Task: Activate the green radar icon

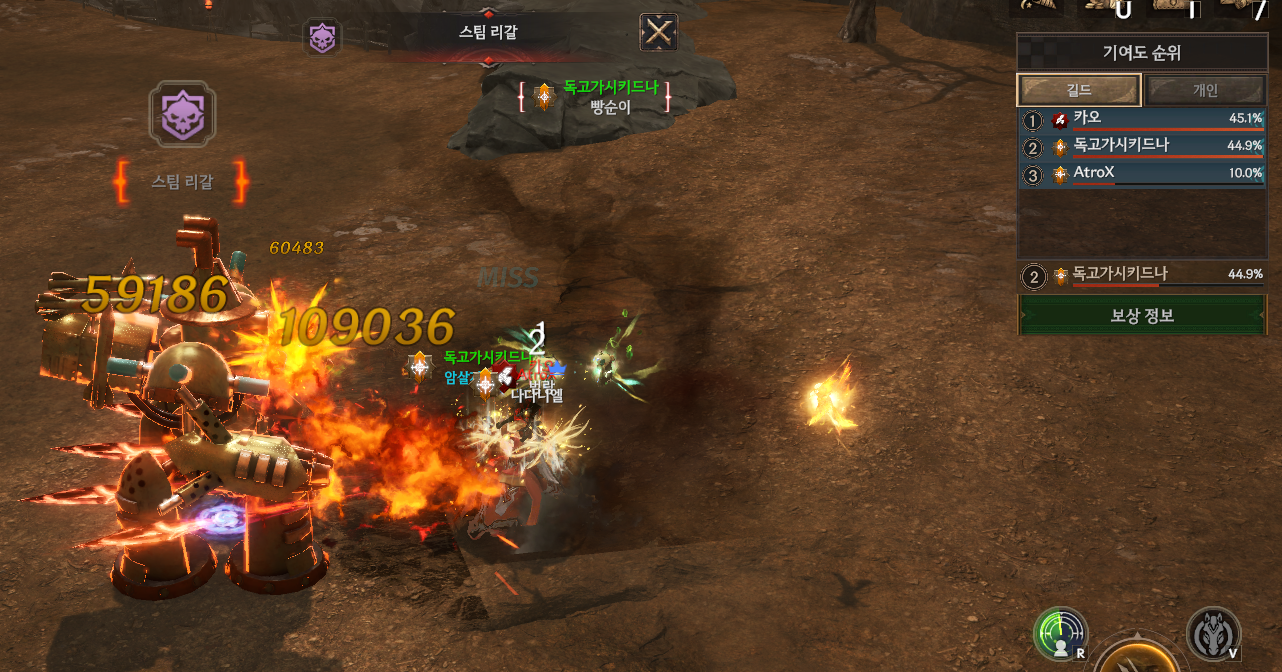Action: [x=1060, y=634]
